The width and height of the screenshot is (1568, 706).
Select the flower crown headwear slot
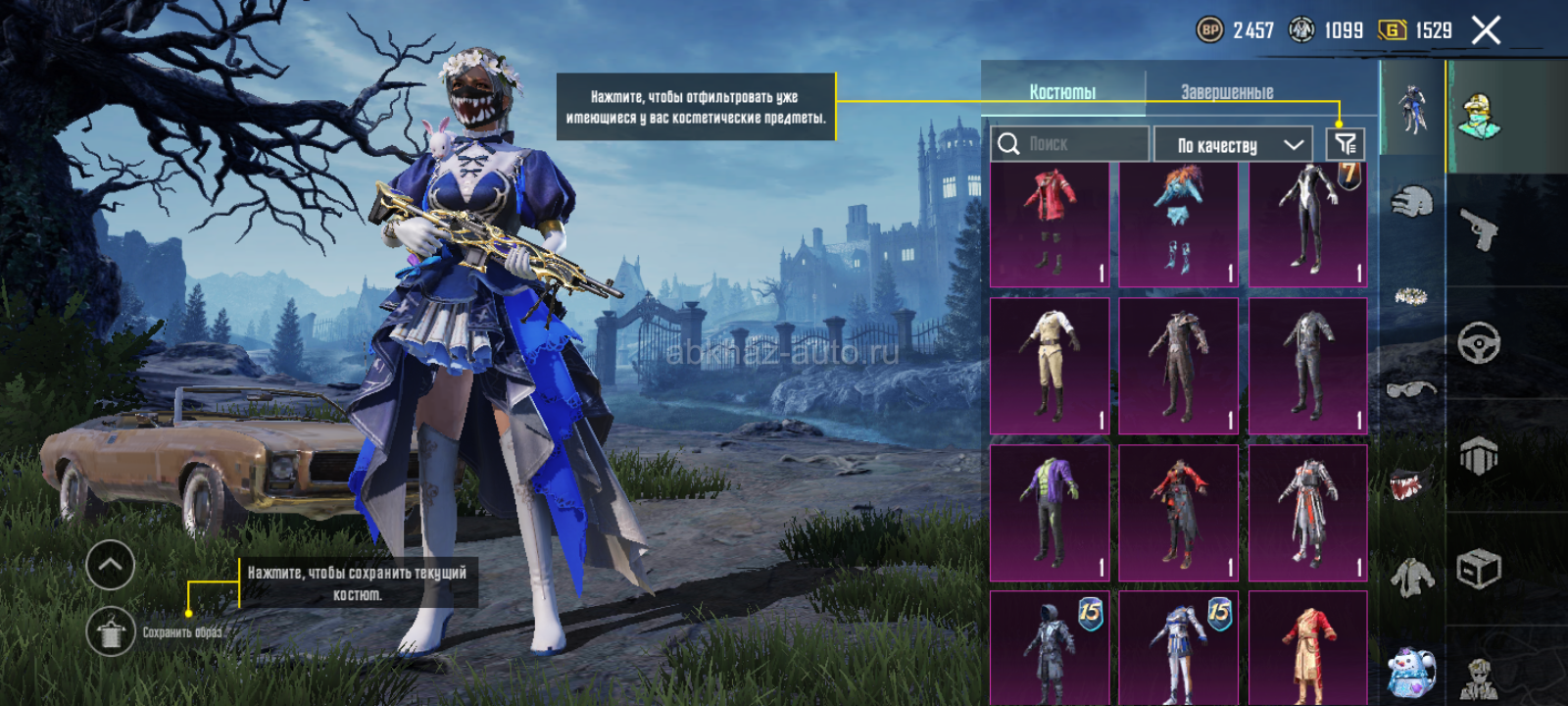pos(1411,295)
